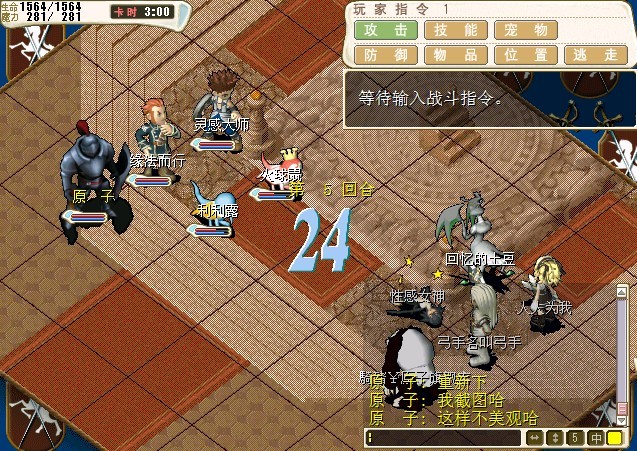
Task: Click the horizontal-arrow chat width button
Action: [533, 438]
